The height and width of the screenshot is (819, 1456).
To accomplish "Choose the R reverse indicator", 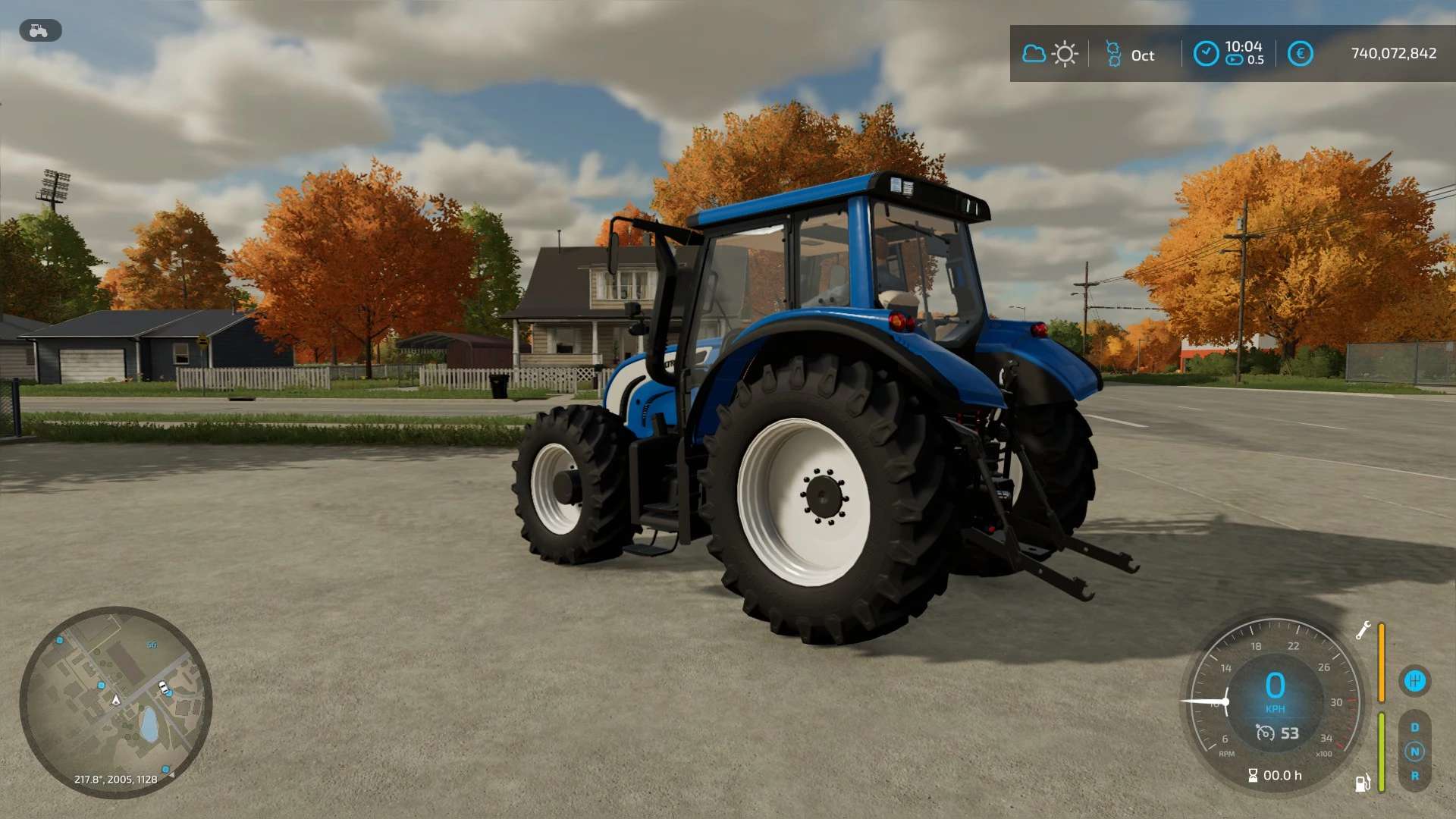I will (1414, 776).
